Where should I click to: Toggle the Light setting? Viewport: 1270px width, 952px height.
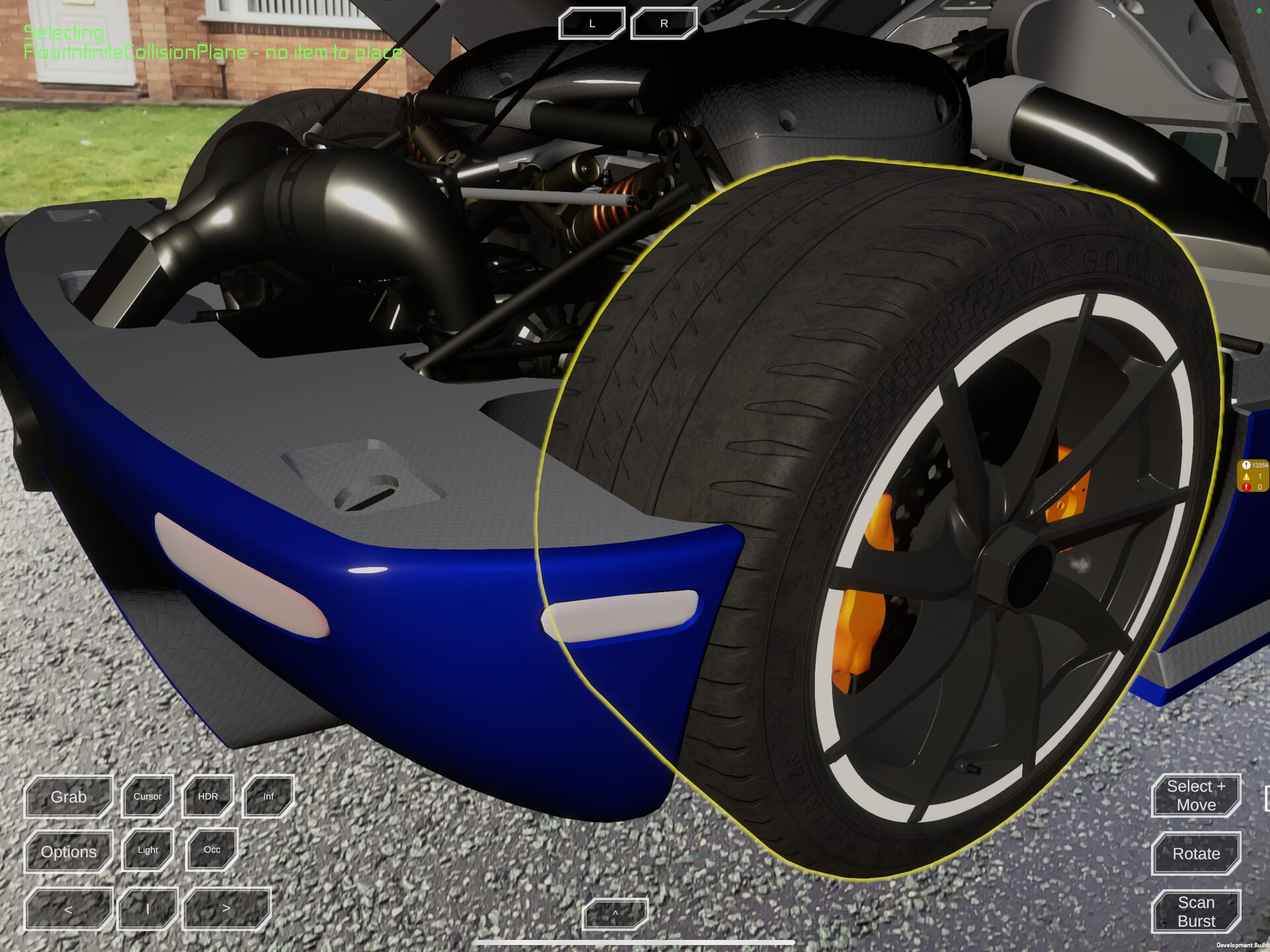tap(147, 851)
